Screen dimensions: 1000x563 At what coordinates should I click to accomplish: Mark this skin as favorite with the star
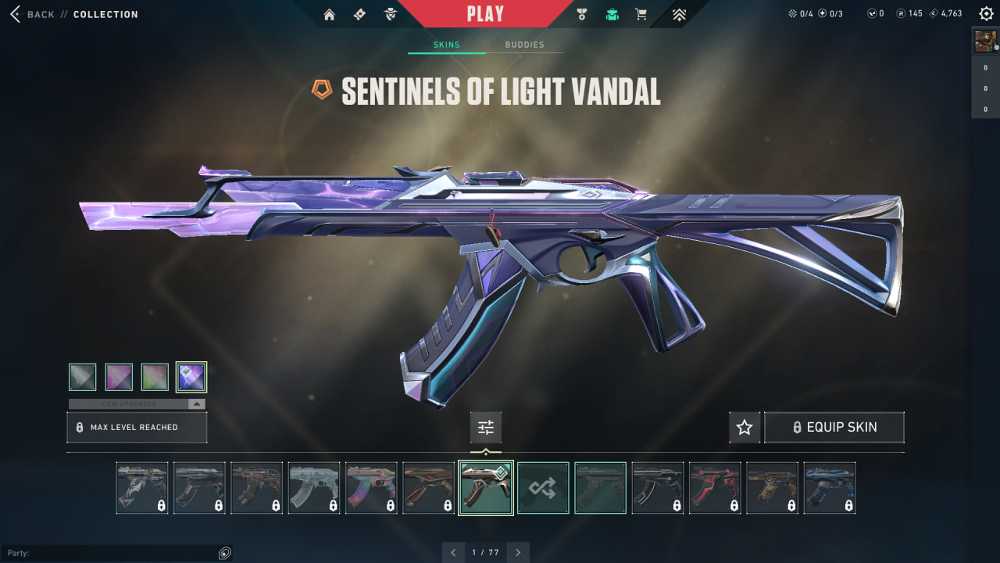744,427
